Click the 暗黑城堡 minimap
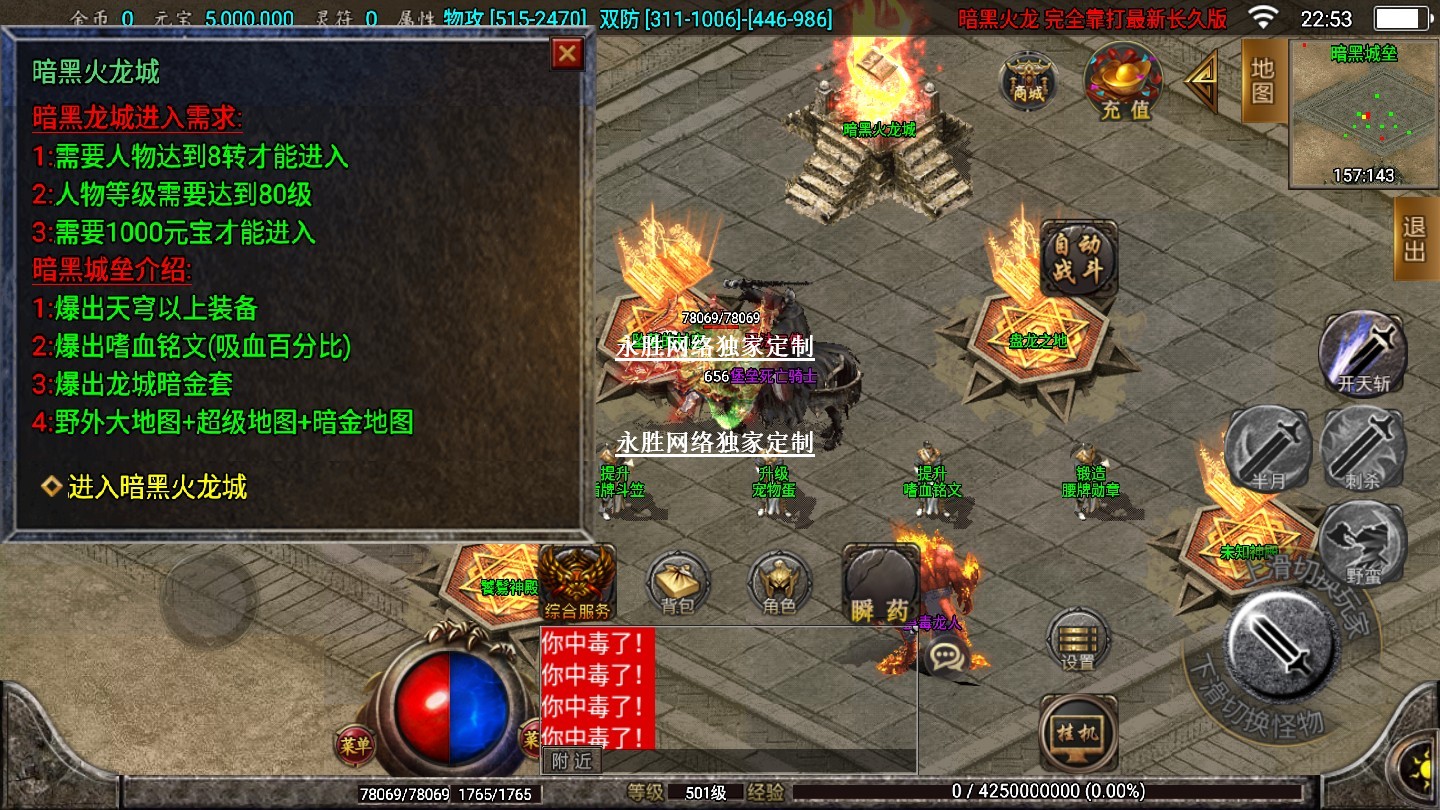Screen dimensions: 1440x810 [x=1363, y=113]
